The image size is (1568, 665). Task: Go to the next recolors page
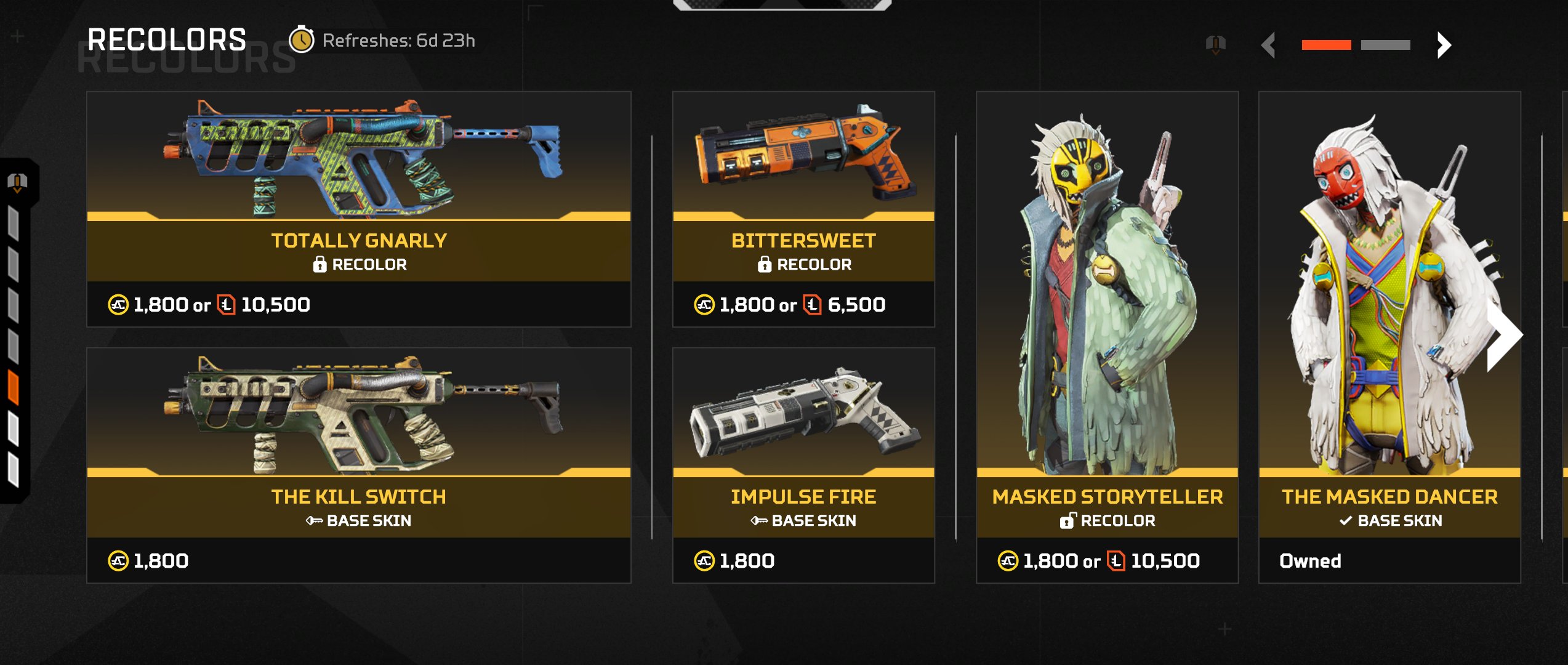(x=1444, y=45)
